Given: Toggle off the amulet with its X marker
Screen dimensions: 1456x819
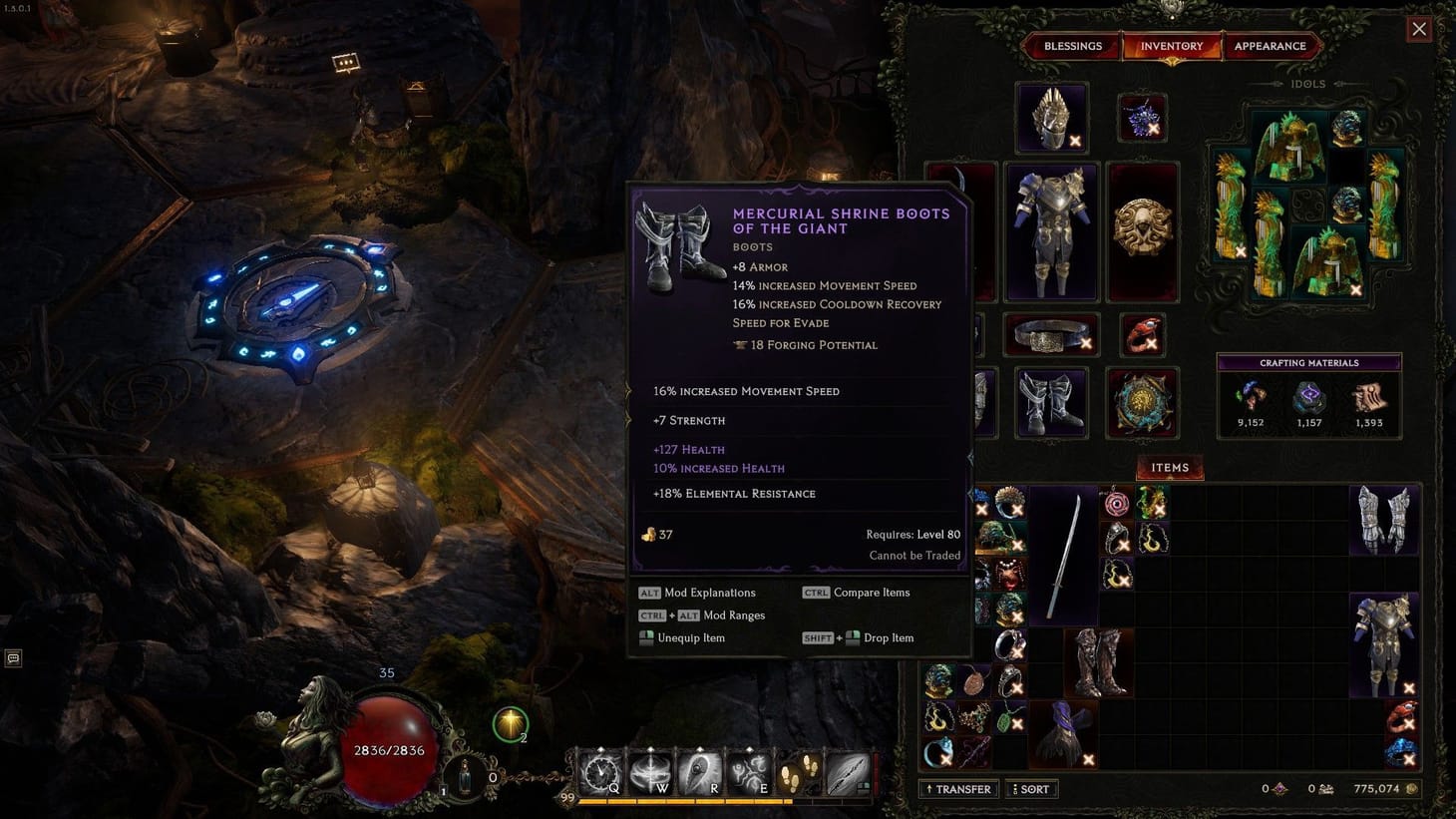Looking at the screenshot, I should point(1154,130).
